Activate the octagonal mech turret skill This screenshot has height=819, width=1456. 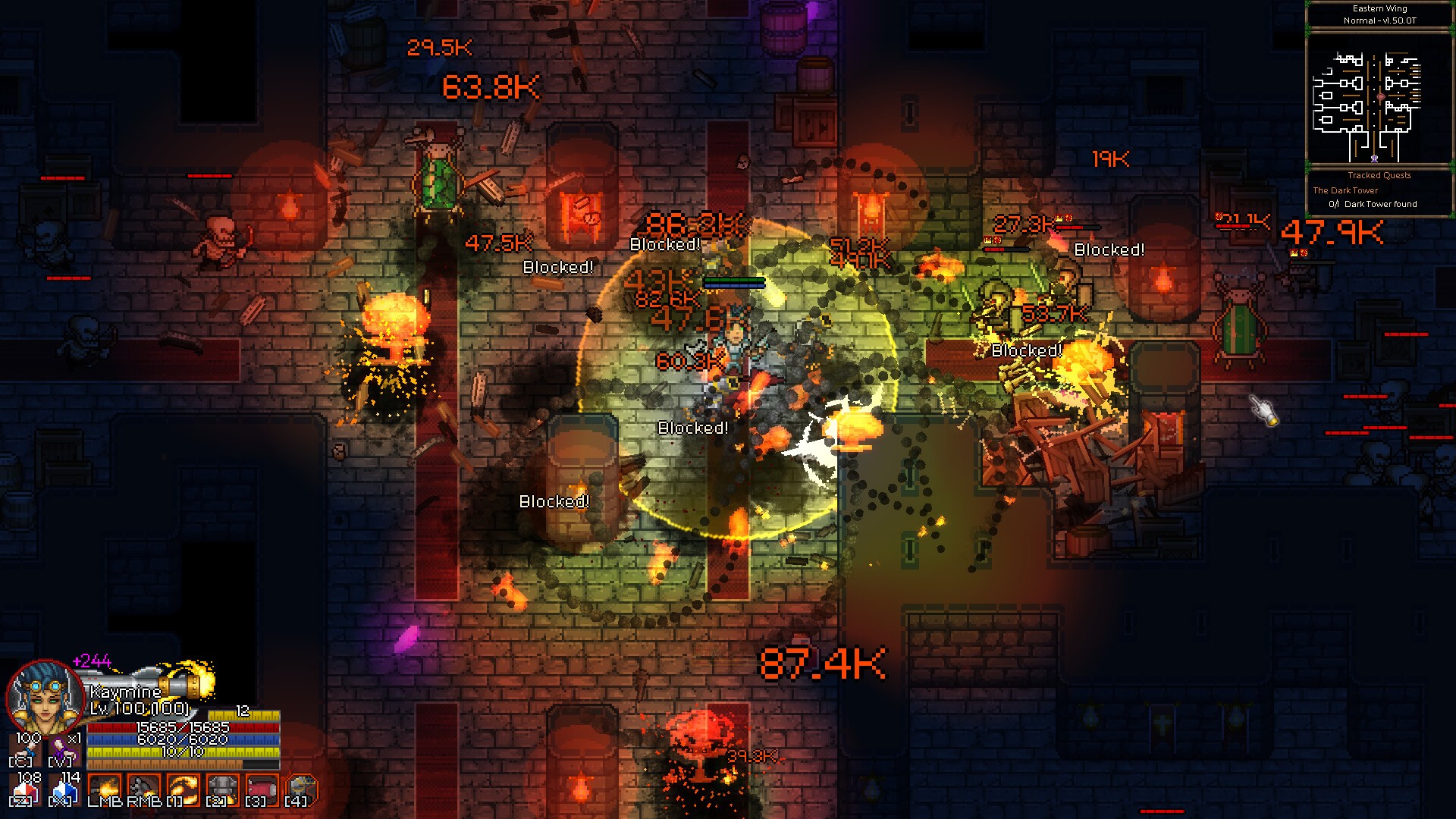[301, 789]
